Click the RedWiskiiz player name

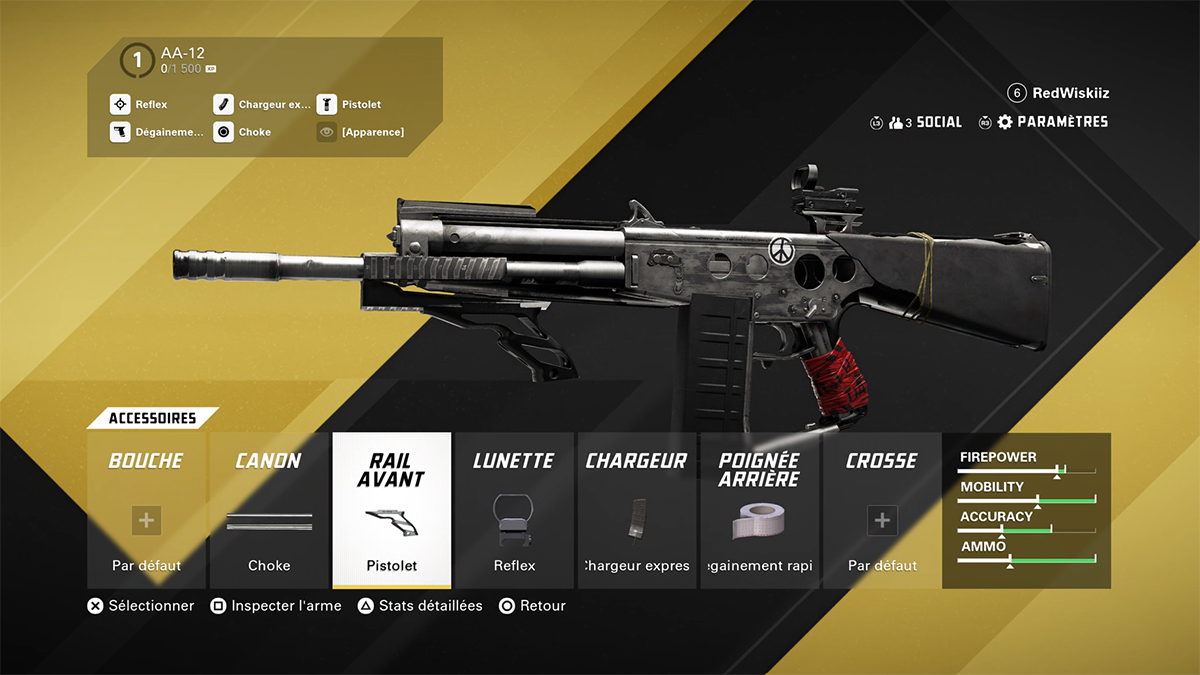1070,93
